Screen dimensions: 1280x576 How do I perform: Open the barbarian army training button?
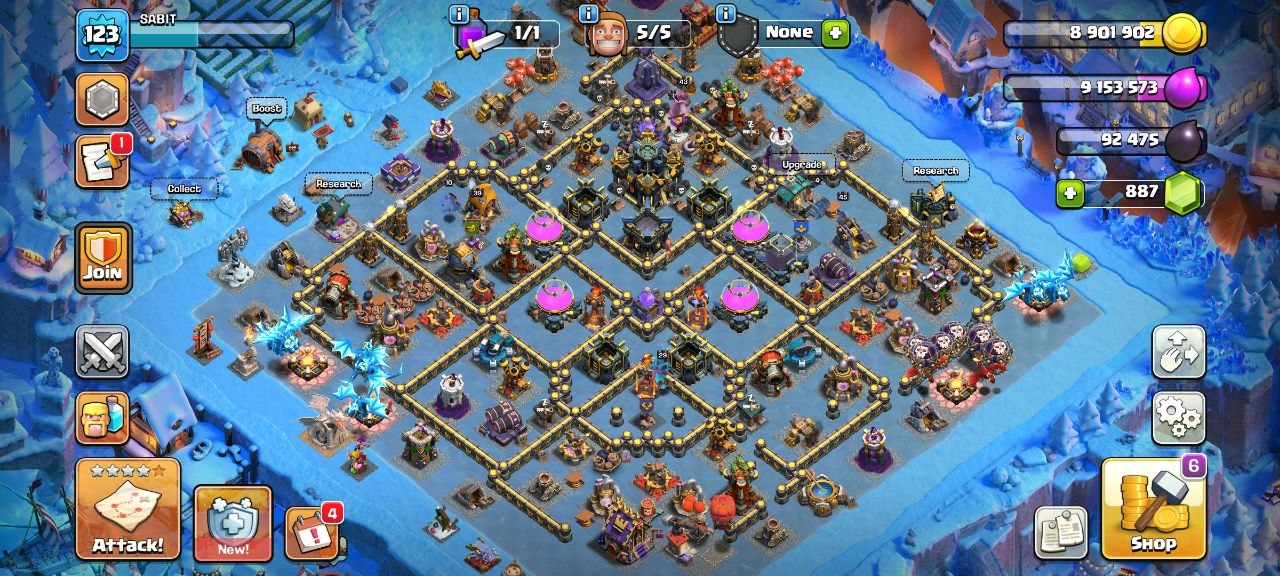click(102, 417)
